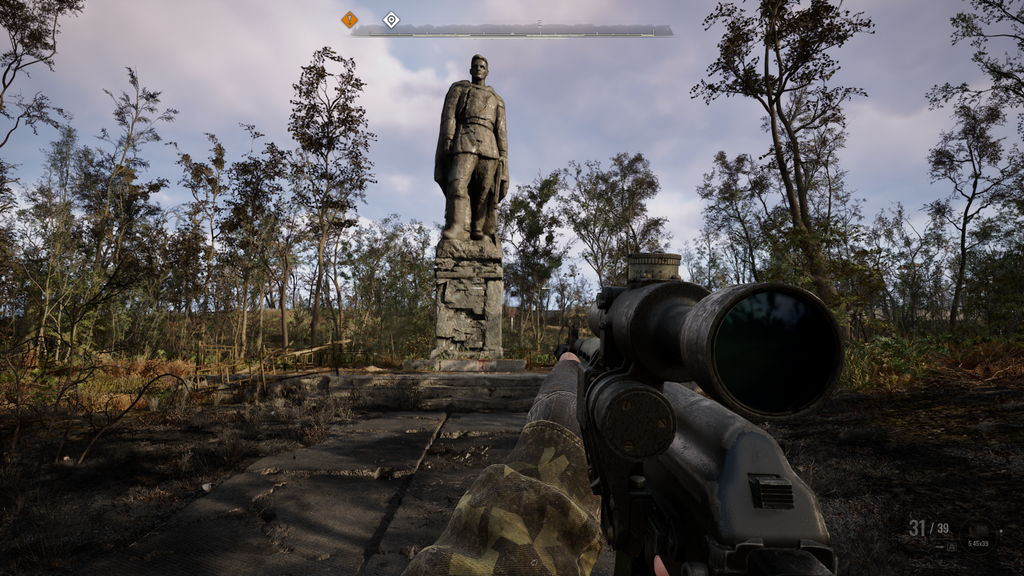Select the 5.45x39 ammo type icon

(x=978, y=533)
